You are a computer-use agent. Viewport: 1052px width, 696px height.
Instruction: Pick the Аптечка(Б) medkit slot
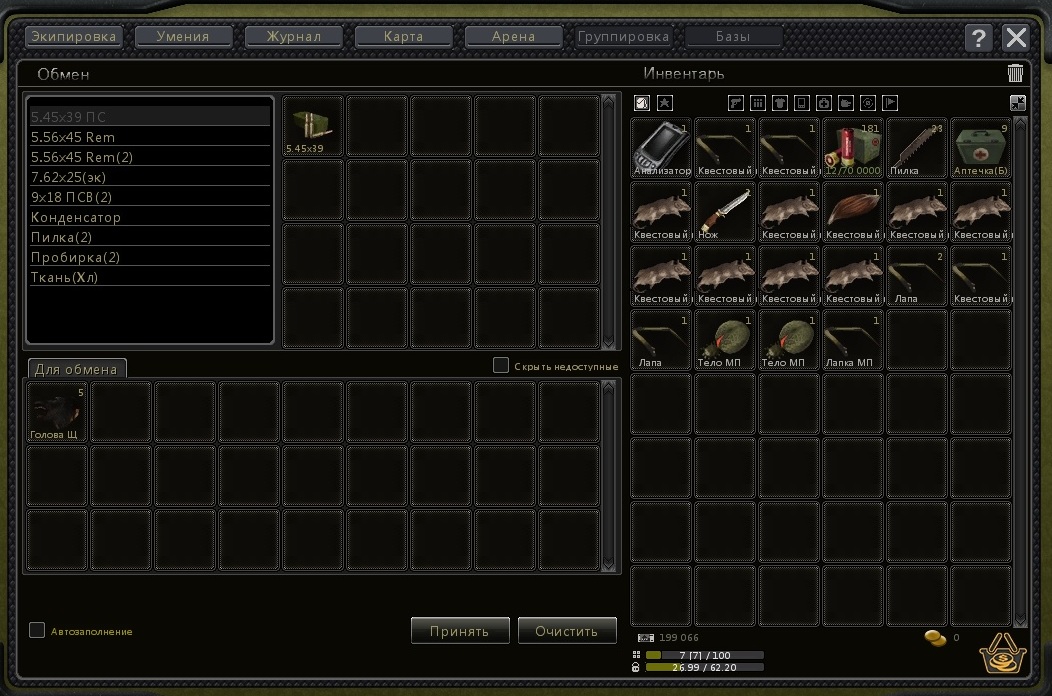[x=981, y=148]
